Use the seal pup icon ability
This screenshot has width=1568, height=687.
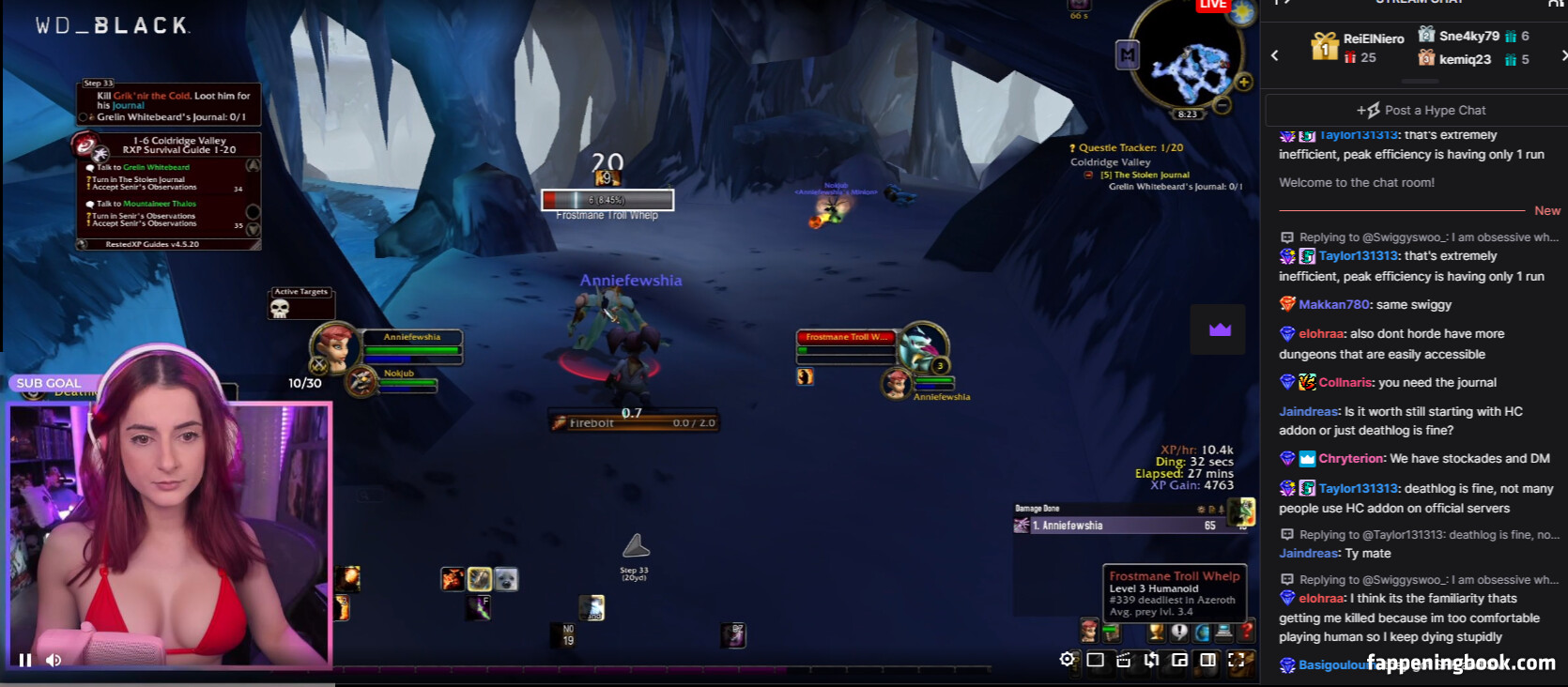click(x=506, y=579)
